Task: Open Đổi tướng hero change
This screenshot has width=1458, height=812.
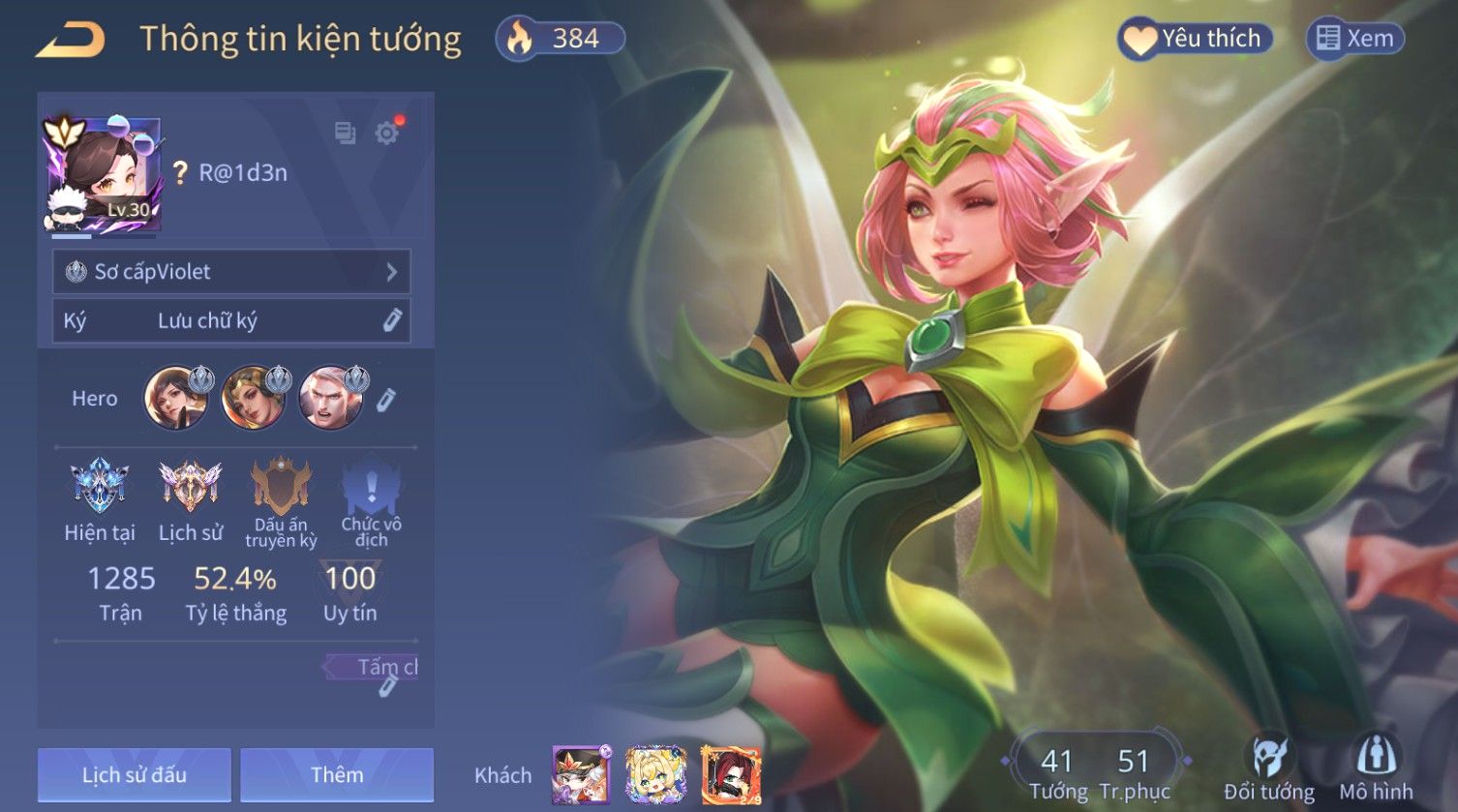Action: pyautogui.click(x=1268, y=769)
